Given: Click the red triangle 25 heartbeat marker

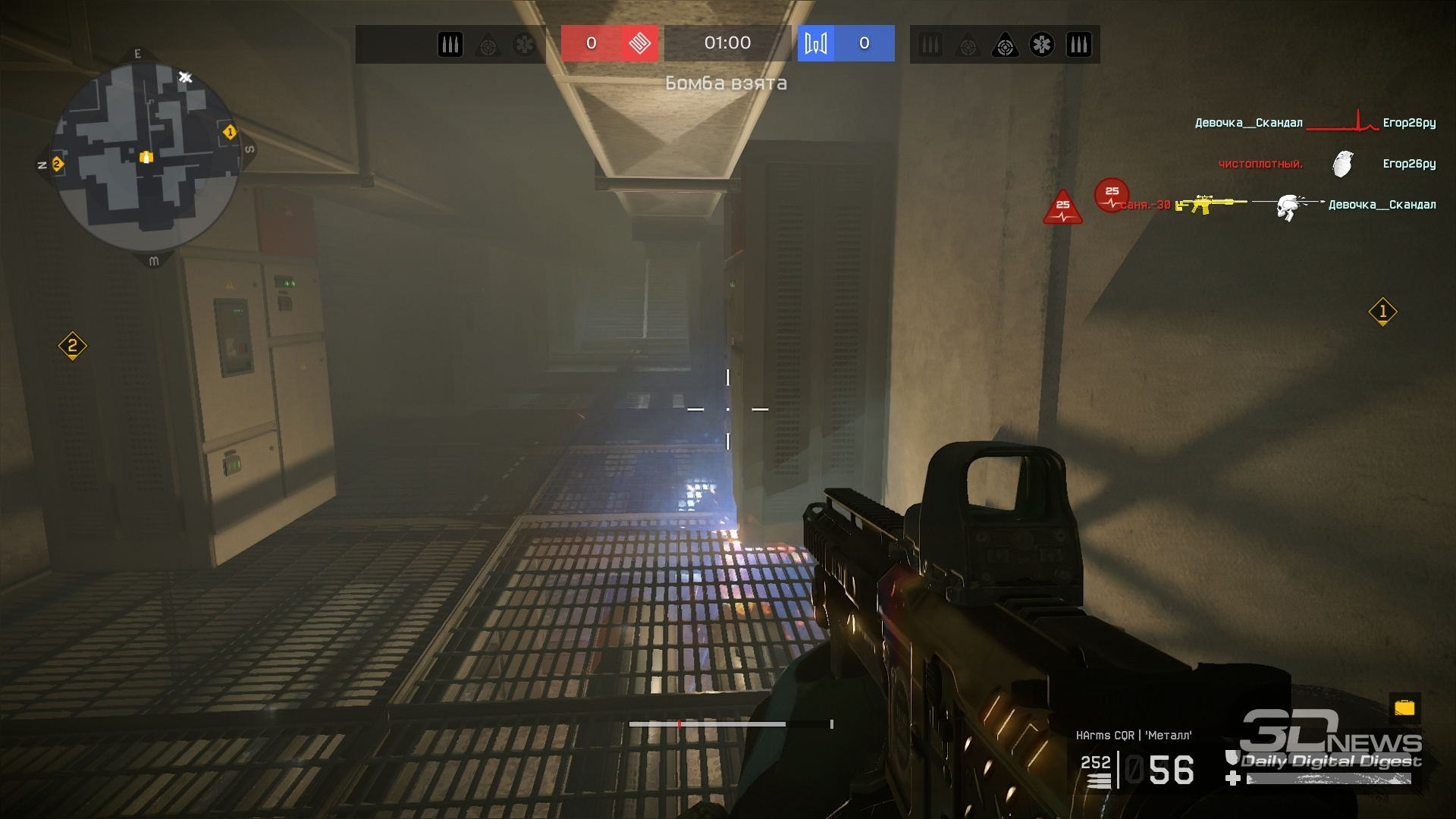Looking at the screenshot, I should click(1062, 207).
